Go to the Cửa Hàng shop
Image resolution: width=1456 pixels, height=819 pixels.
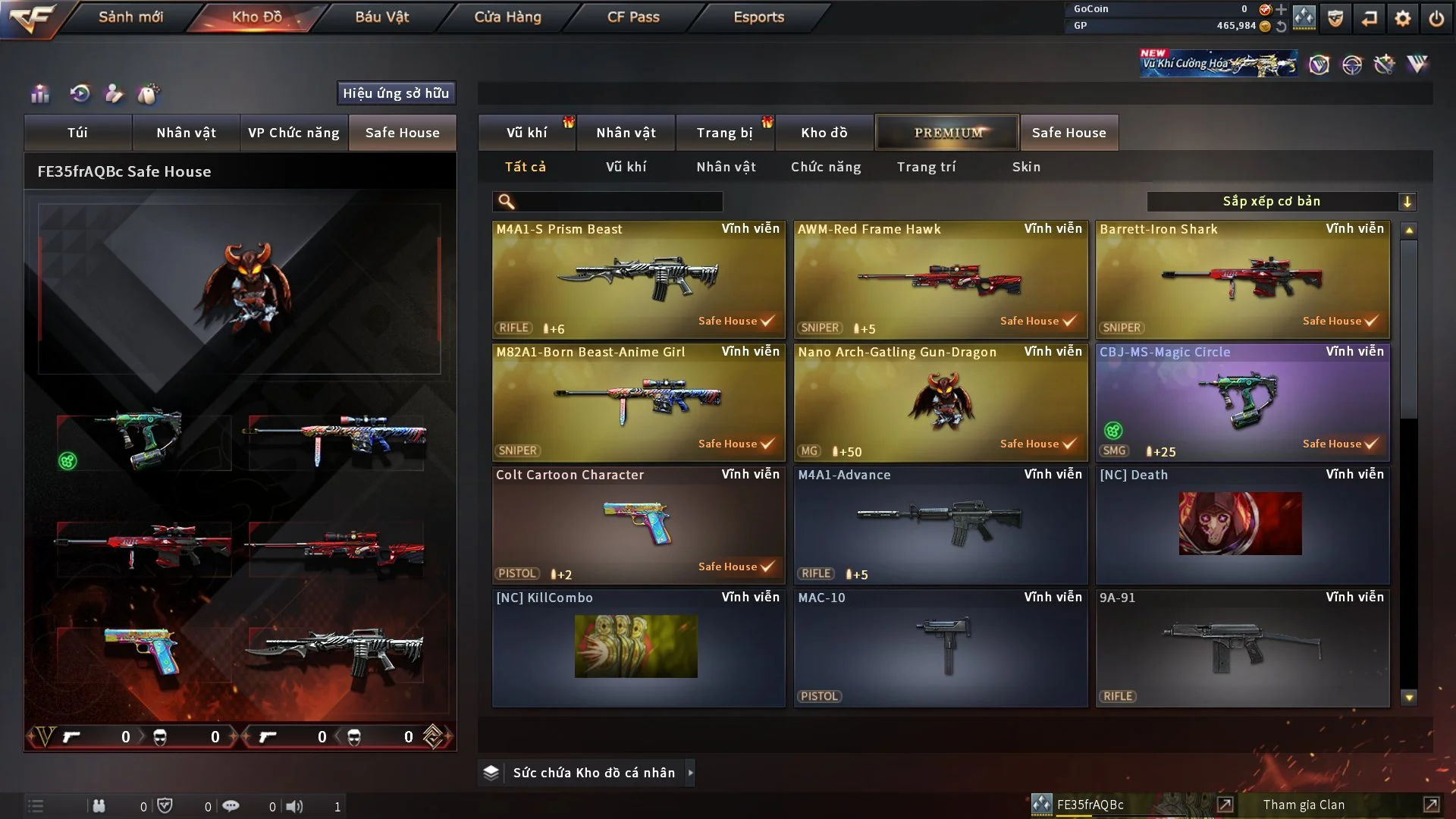pos(507,17)
